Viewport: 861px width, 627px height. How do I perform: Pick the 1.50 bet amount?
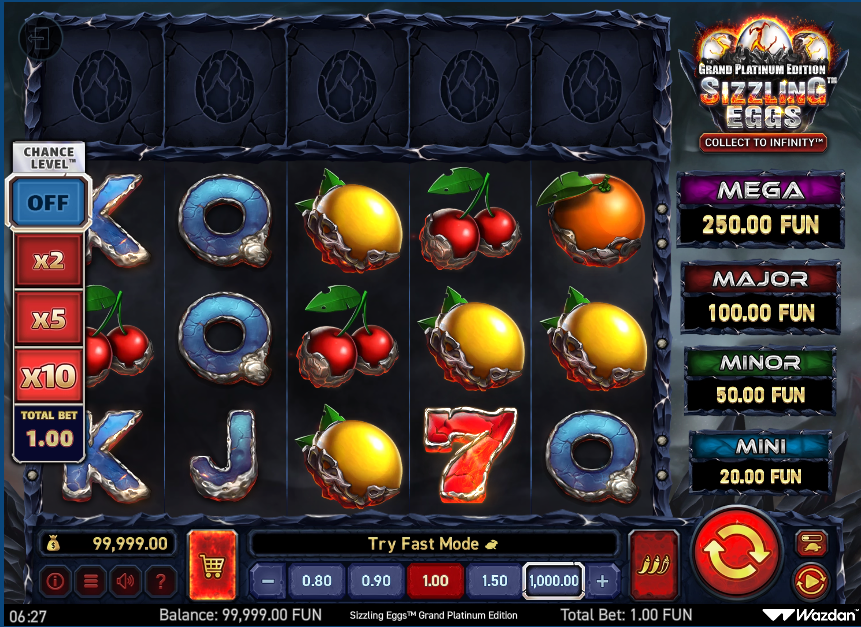494,580
